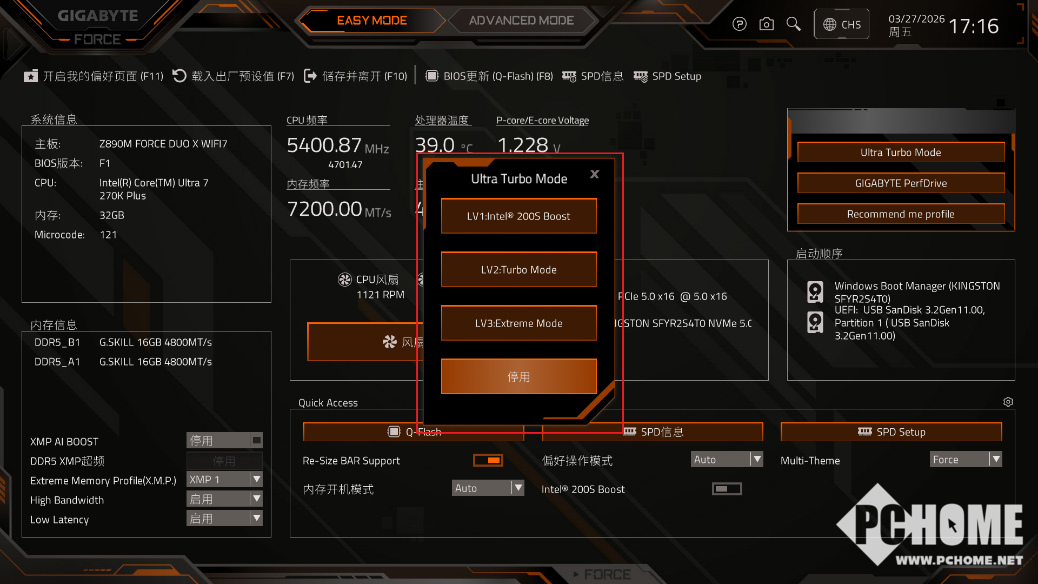Toggle the Re-Size BAR Support switch
Image resolution: width=1038 pixels, height=584 pixels.
(488, 460)
